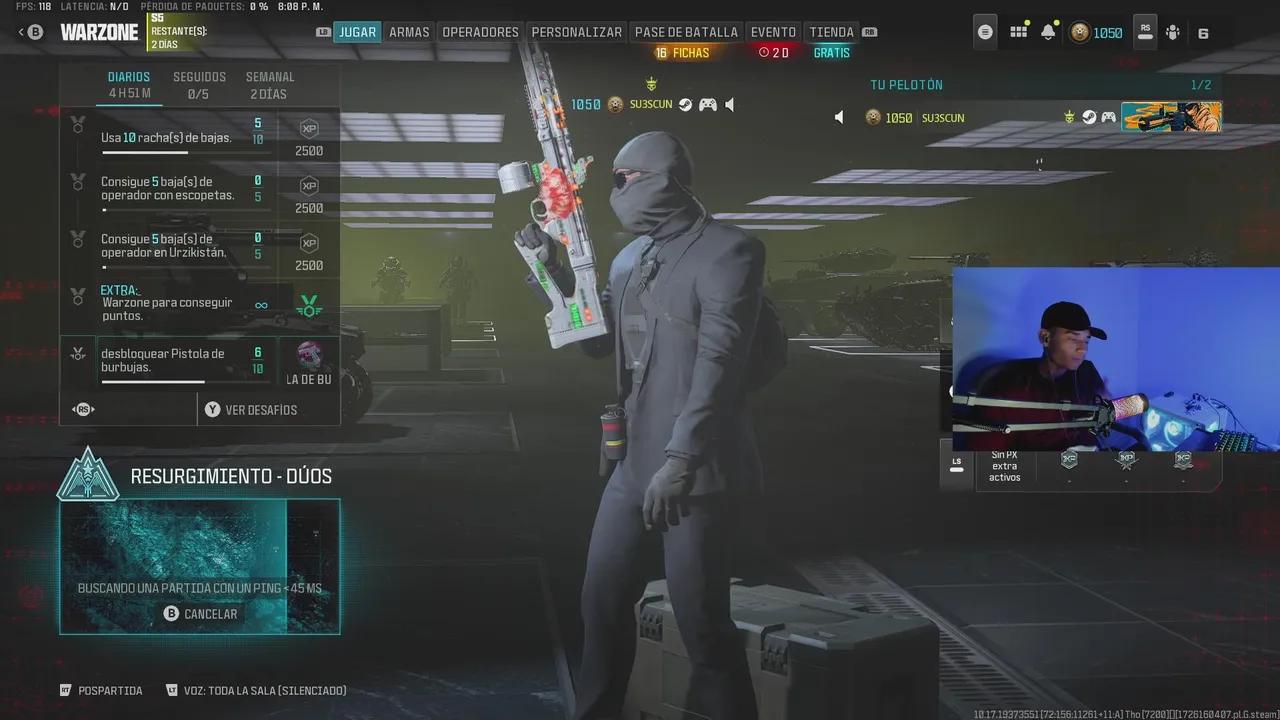Open the notifications bell
1280x720 pixels.
click(x=1049, y=31)
